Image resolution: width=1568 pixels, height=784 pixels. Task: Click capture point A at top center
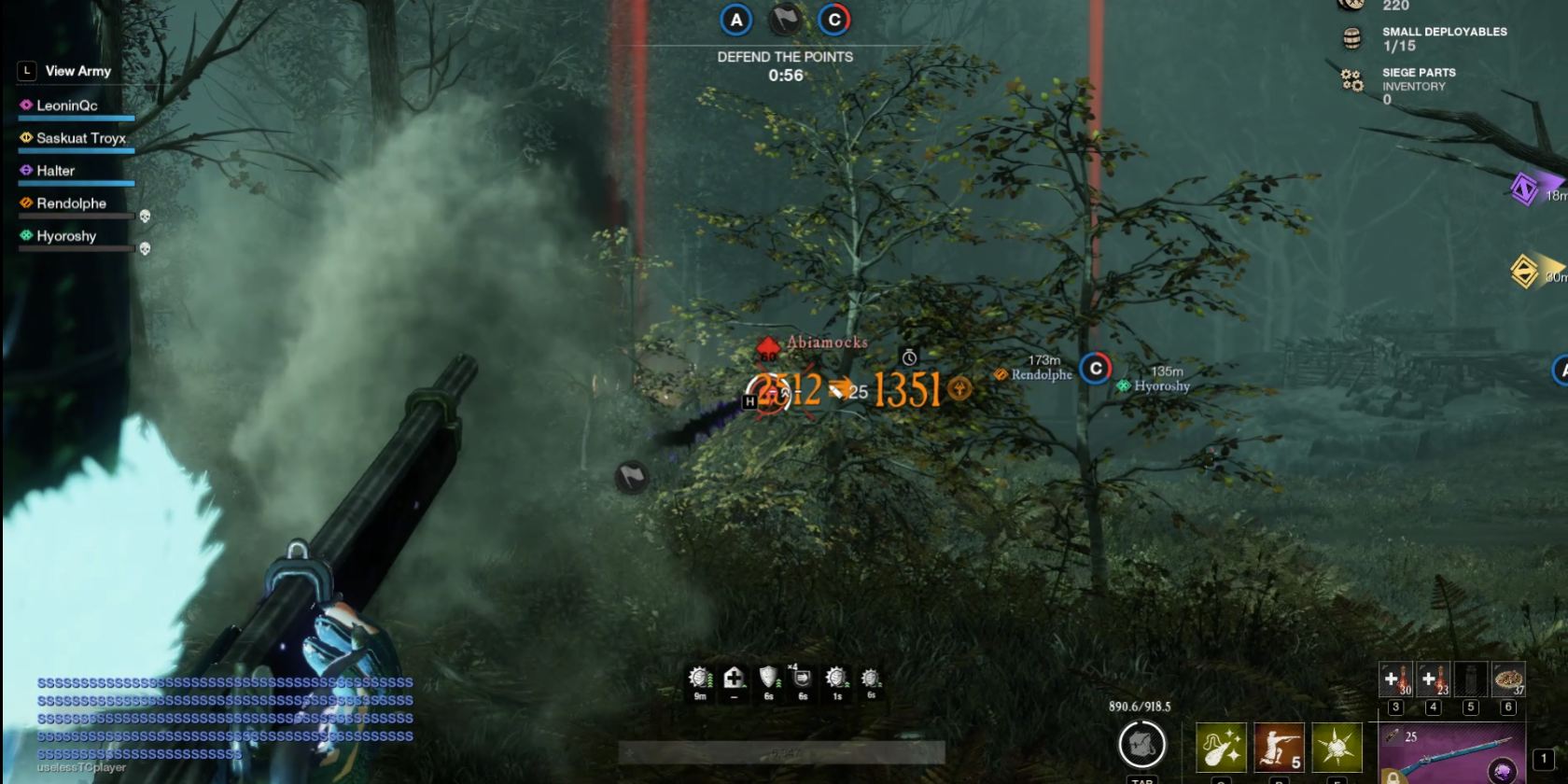click(x=736, y=20)
